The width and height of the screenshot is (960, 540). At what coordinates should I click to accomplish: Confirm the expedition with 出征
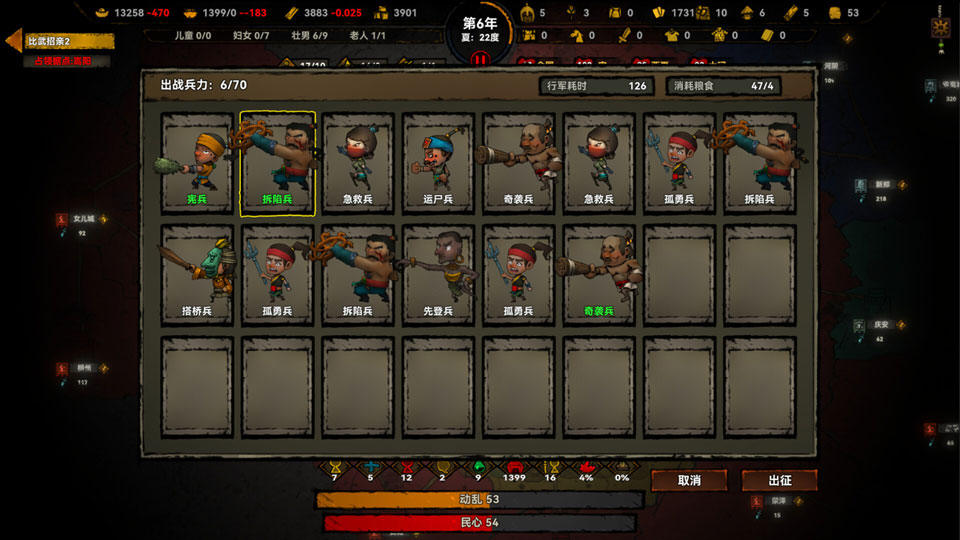tap(779, 480)
